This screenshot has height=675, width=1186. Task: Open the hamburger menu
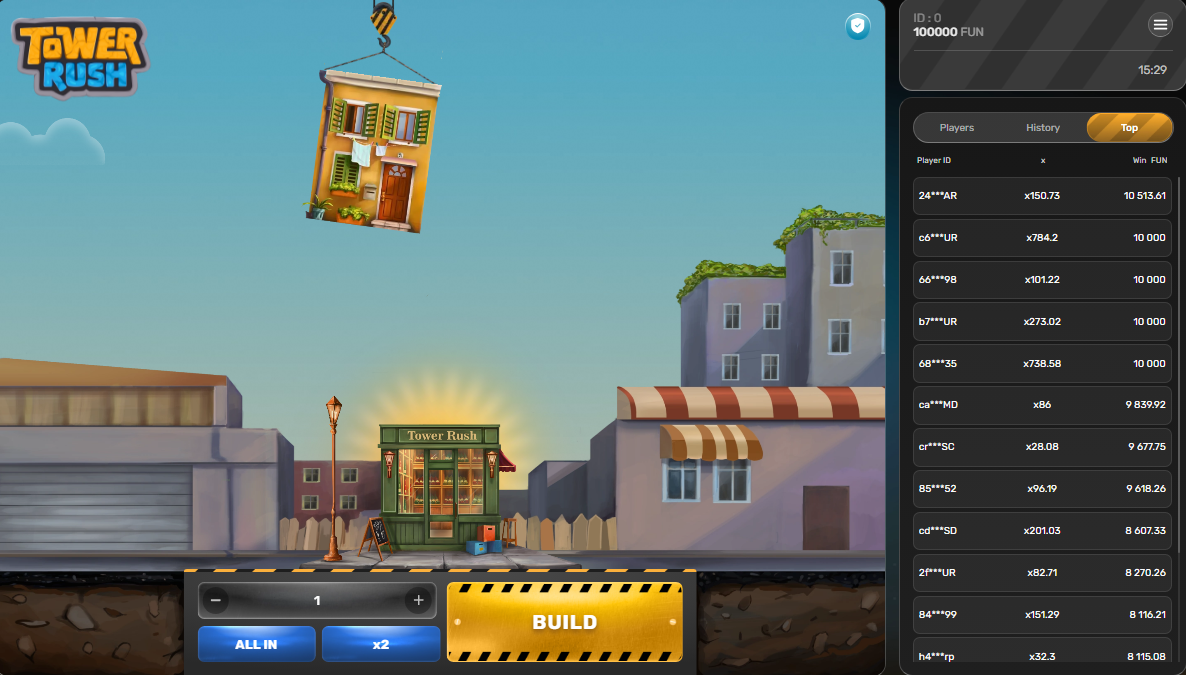pyautogui.click(x=1160, y=25)
